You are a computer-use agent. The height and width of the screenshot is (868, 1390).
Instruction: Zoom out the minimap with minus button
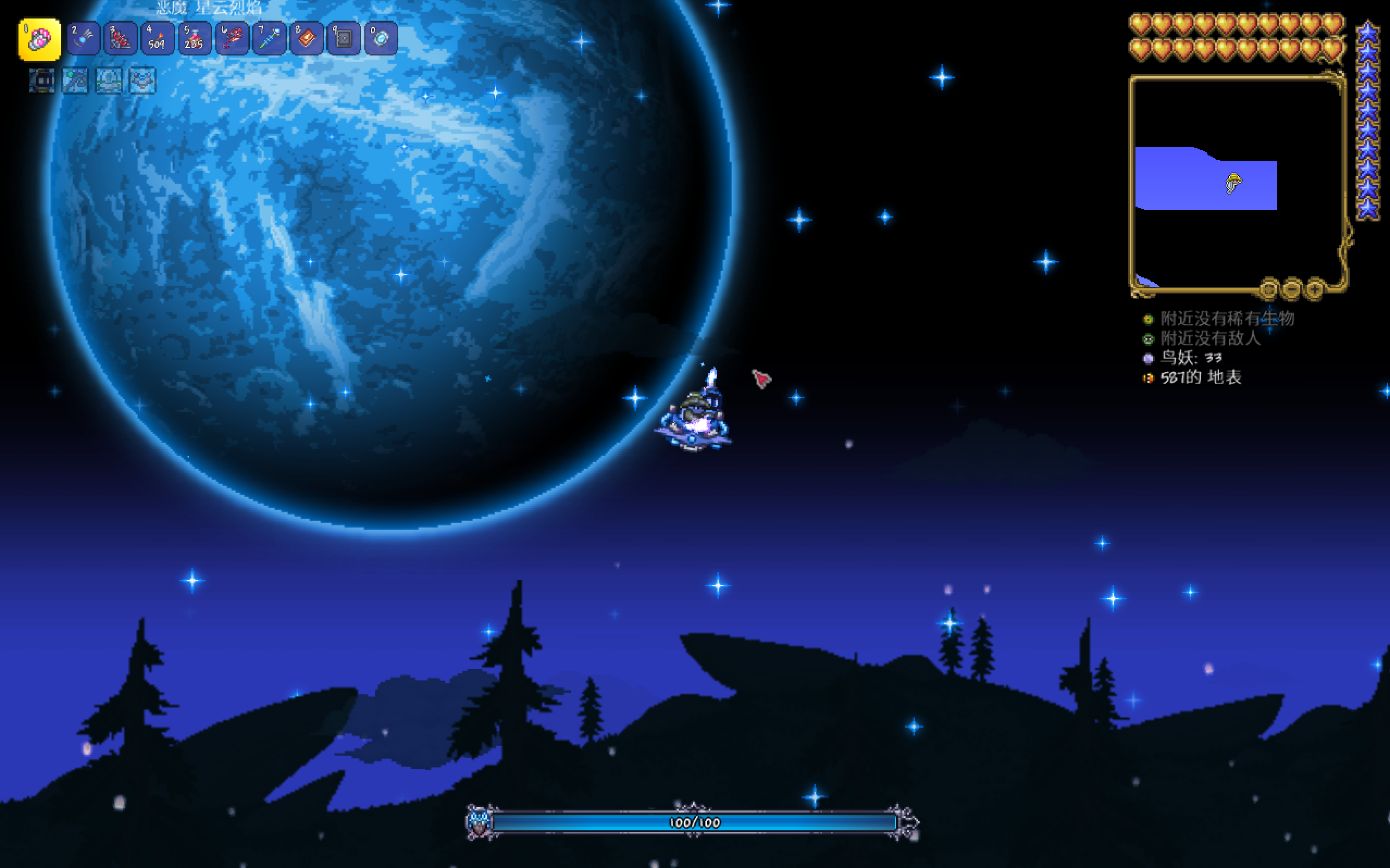tap(1291, 288)
